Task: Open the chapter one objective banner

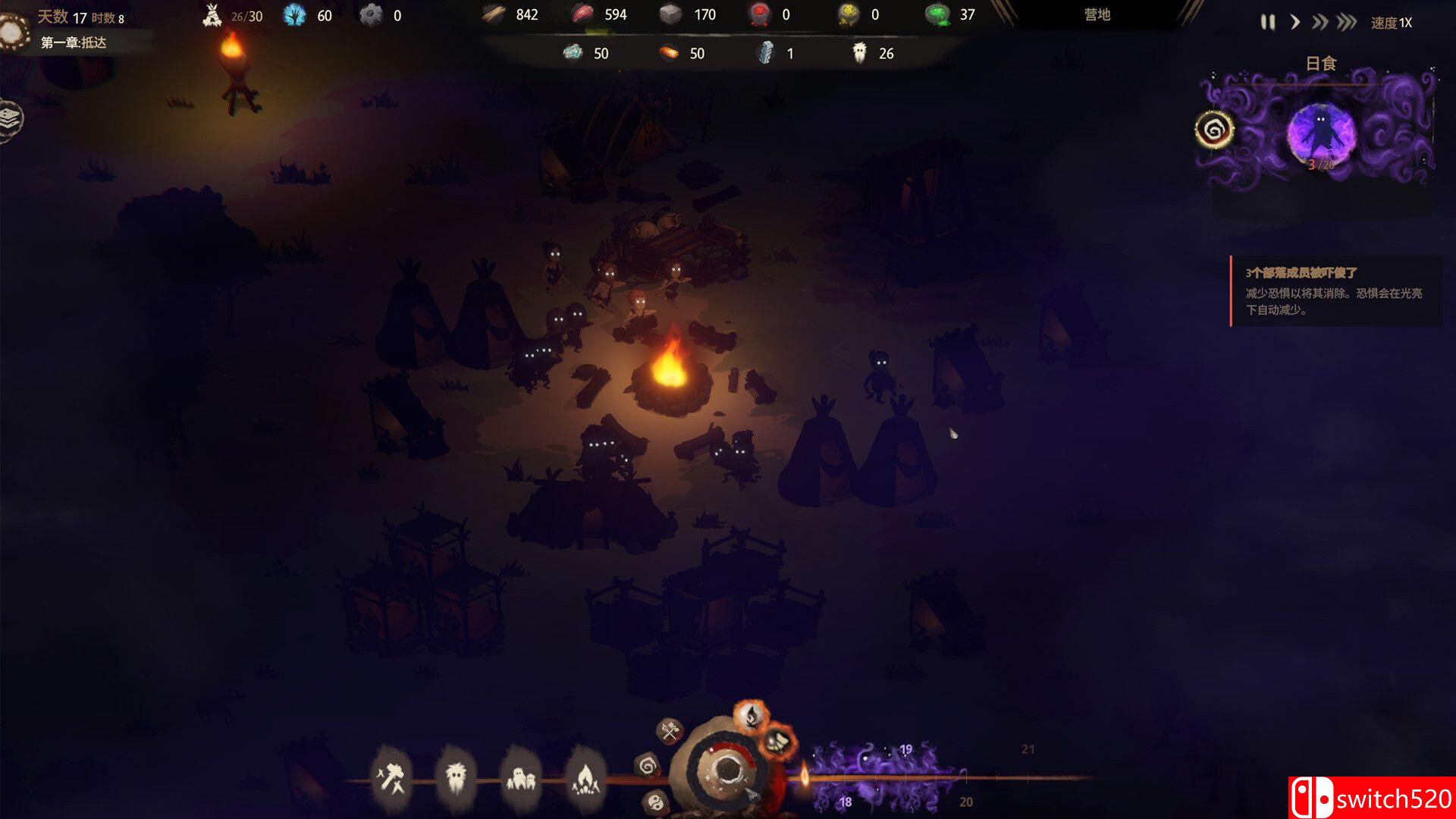Action: pyautogui.click(x=74, y=42)
